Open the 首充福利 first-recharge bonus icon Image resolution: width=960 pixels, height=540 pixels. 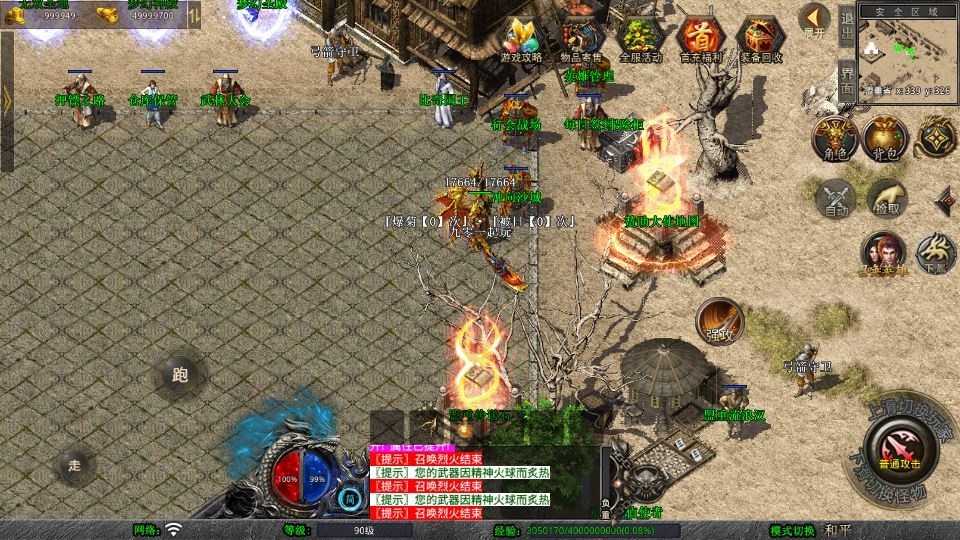[699, 37]
